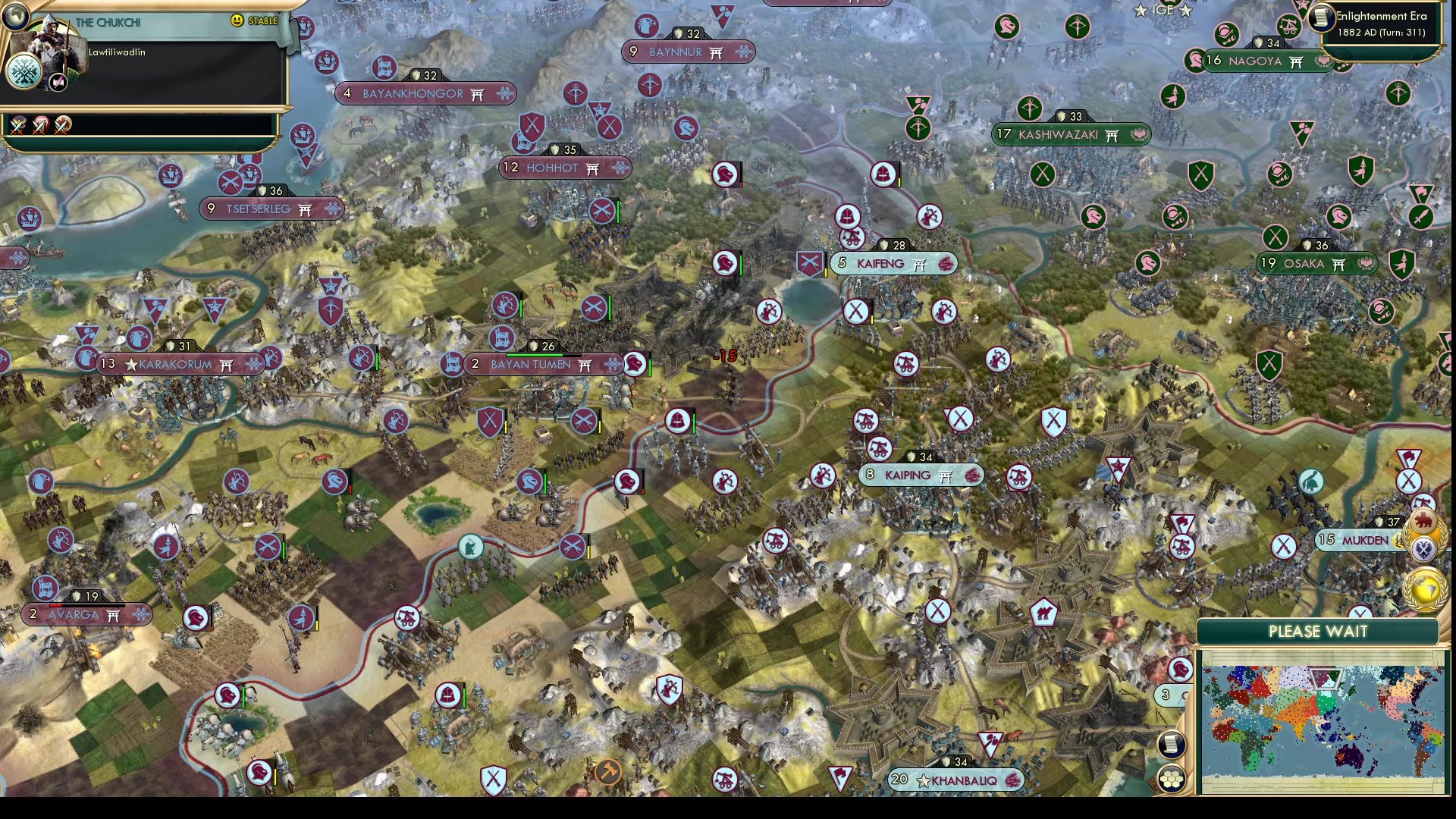Click the scroll notification above the minimap
The image size is (1456, 819).
pyautogui.click(x=1173, y=744)
